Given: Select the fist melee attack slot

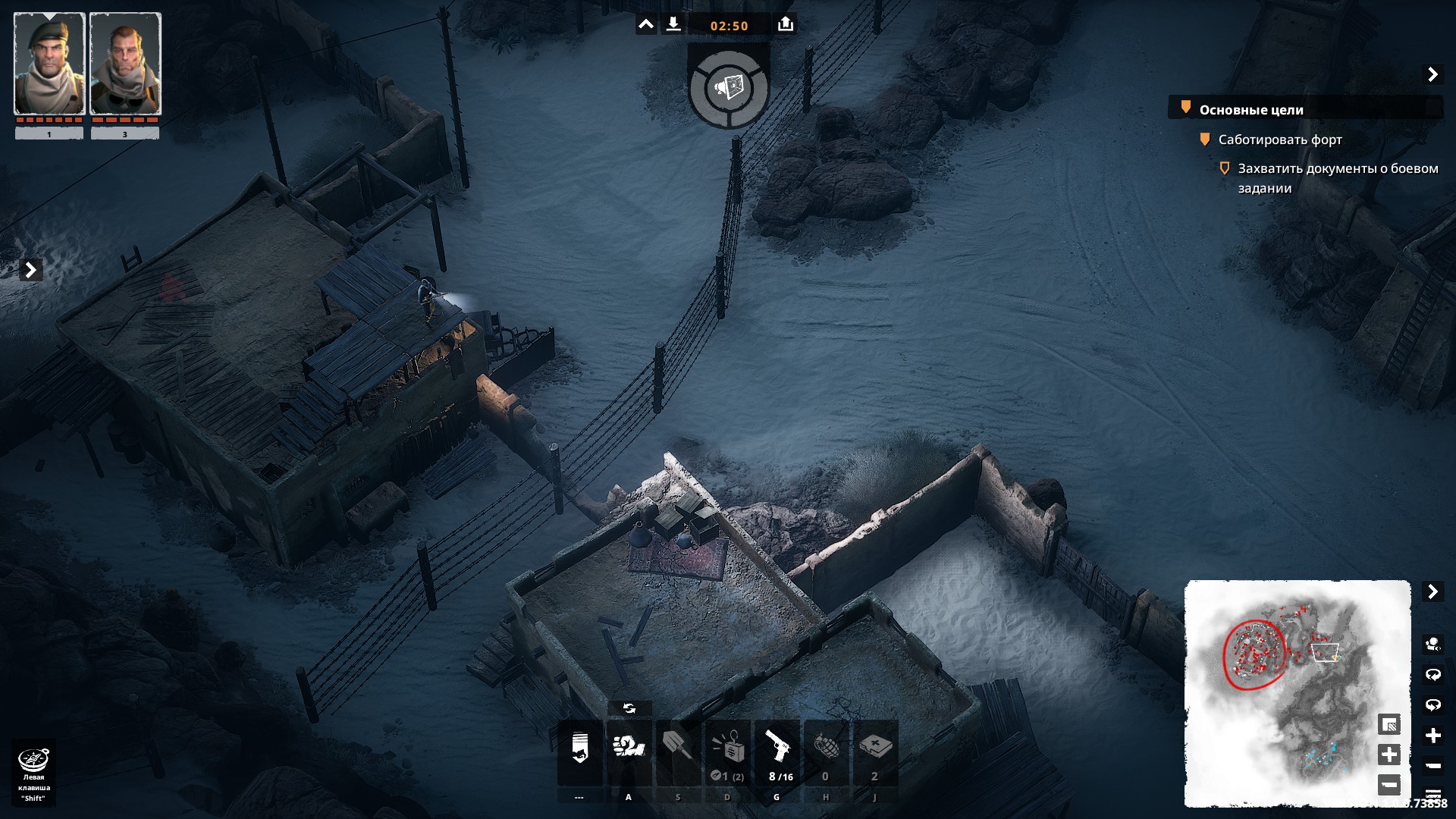Looking at the screenshot, I should pos(629,751).
